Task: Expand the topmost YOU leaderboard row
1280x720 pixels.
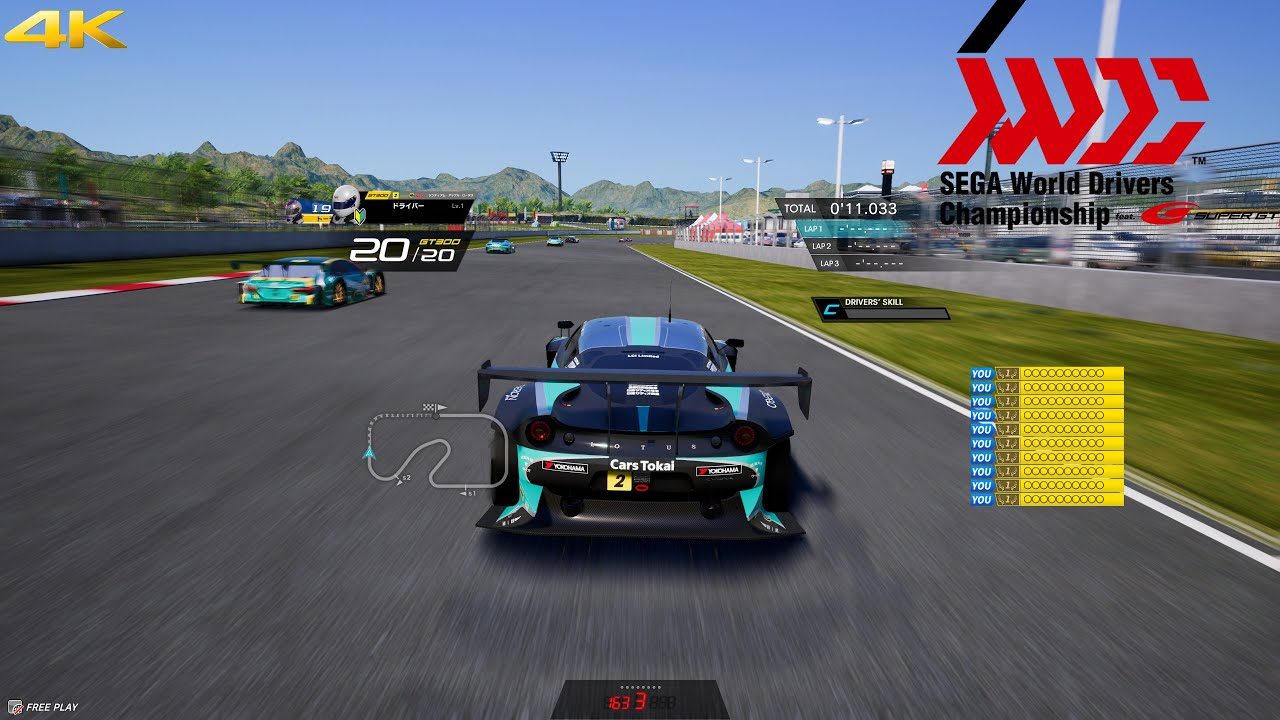Action: pyautogui.click(x=1055, y=371)
